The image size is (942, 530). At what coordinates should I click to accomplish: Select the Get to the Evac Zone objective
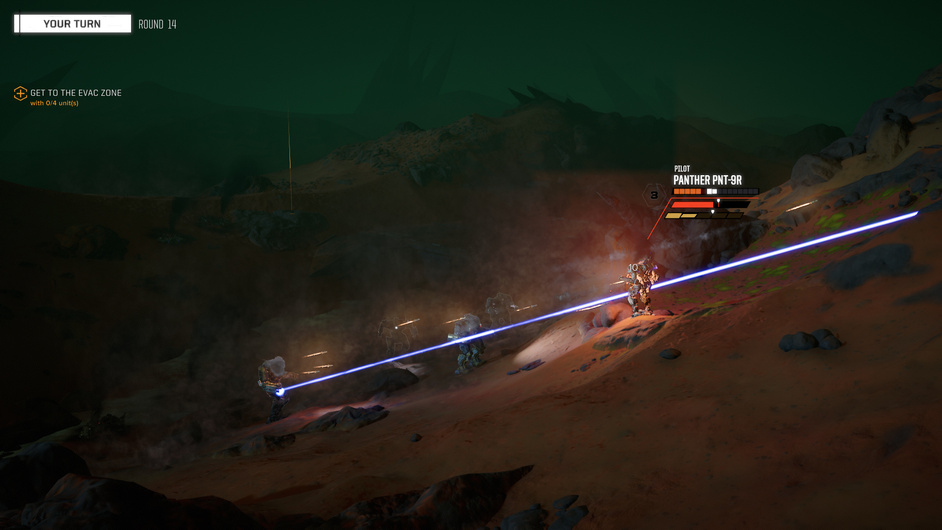tap(75, 93)
